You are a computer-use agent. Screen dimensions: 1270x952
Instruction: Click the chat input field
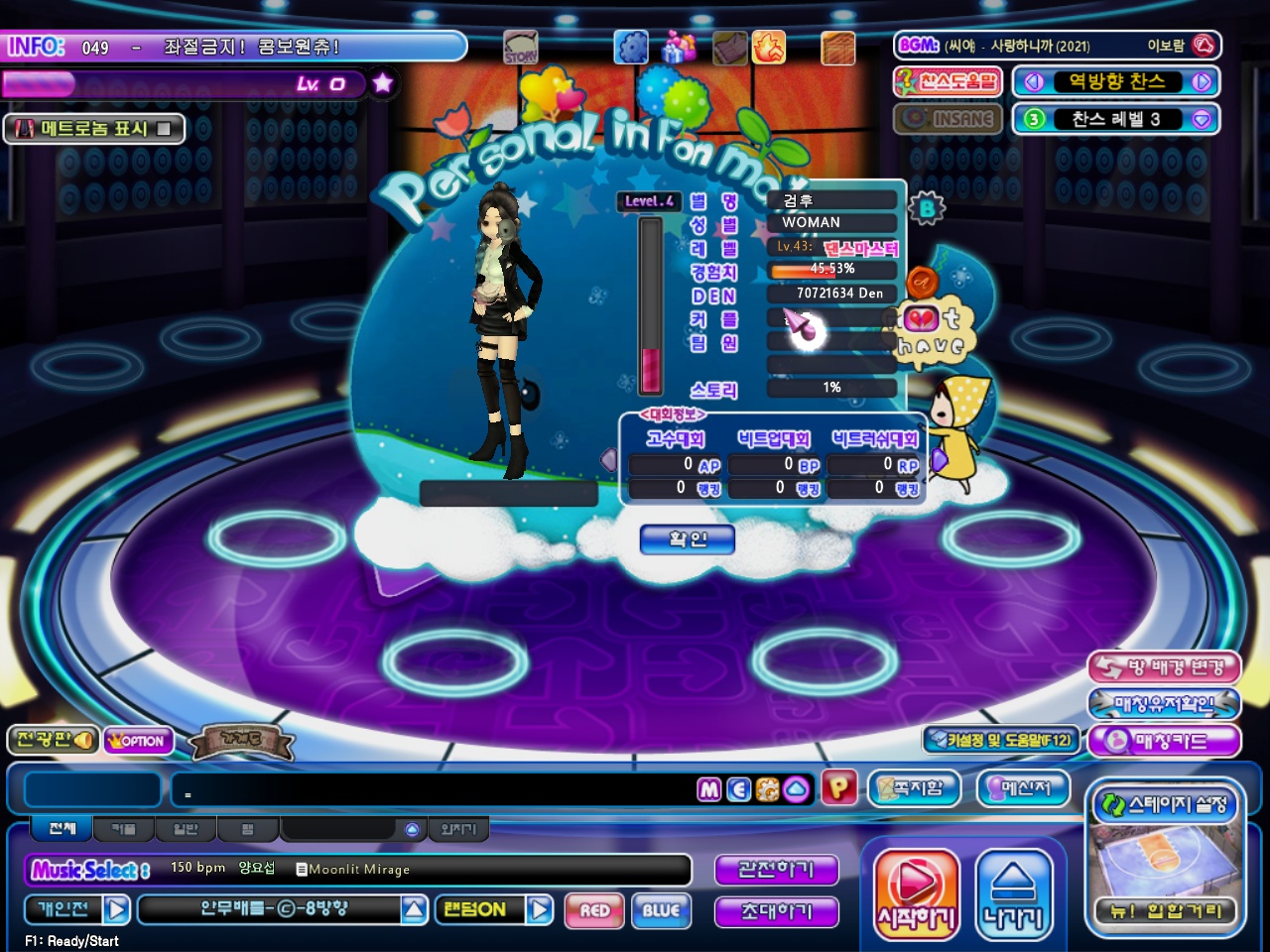pyautogui.click(x=437, y=790)
